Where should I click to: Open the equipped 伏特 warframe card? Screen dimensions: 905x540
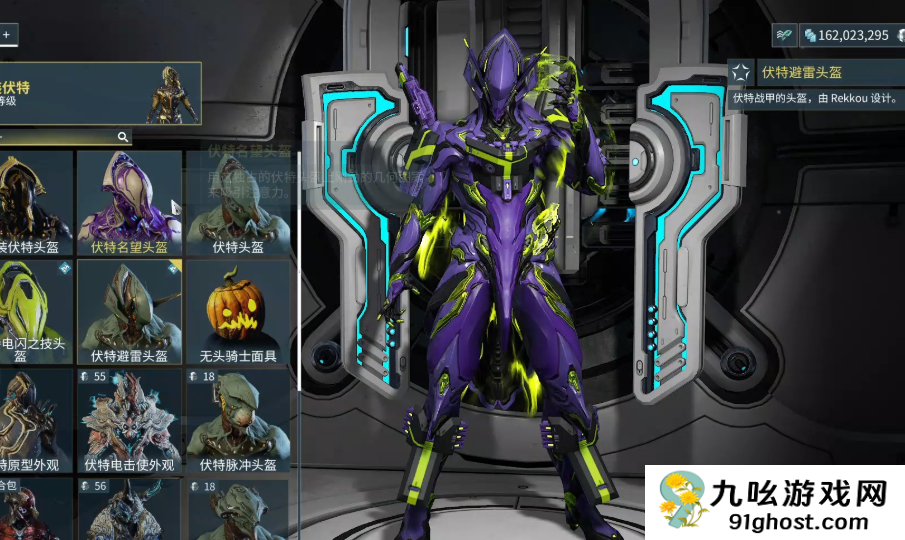[x=100, y=93]
